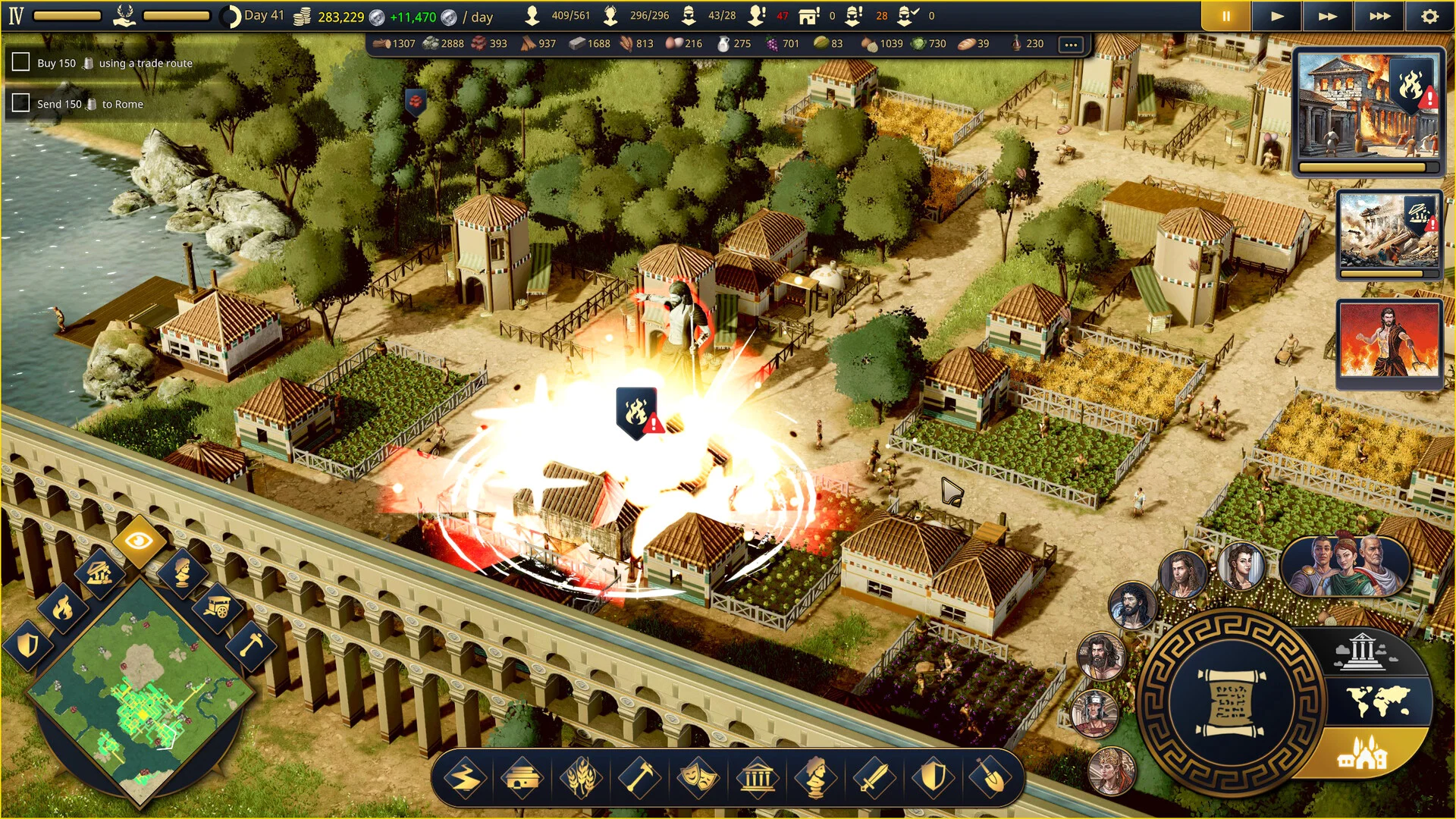1456x819 pixels.
Task: Activate the shovel demolish tool
Action: click(x=990, y=778)
